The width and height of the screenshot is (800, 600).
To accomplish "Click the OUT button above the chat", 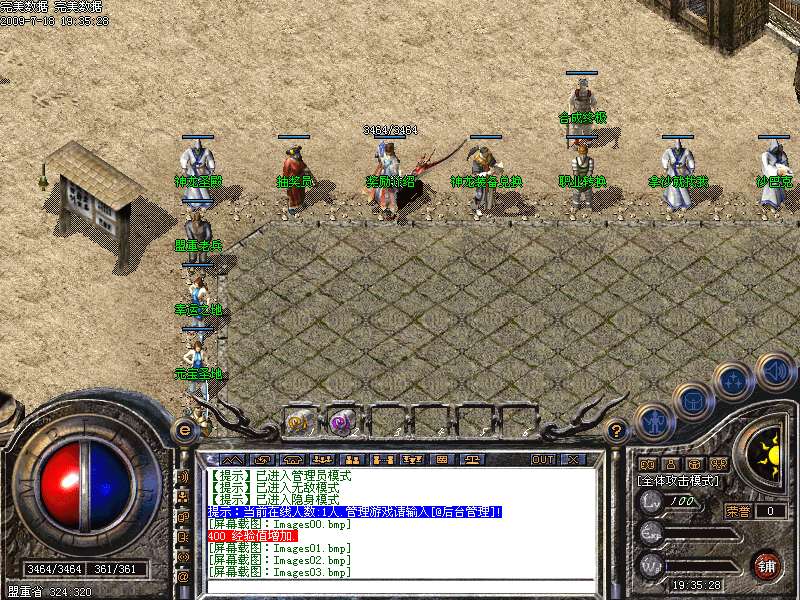I will 542,459.
